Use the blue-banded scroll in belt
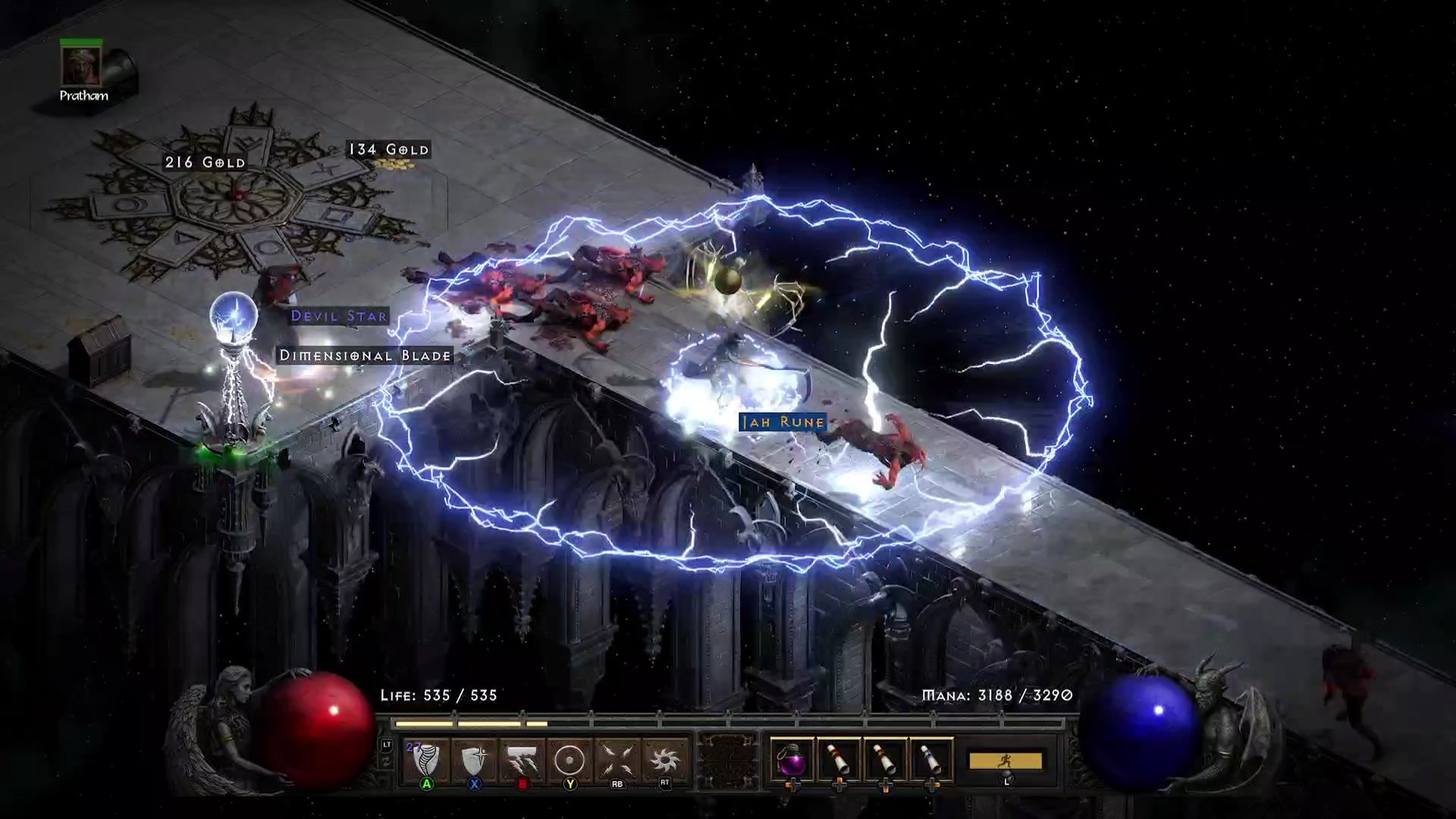Image resolution: width=1456 pixels, height=819 pixels. (931, 759)
